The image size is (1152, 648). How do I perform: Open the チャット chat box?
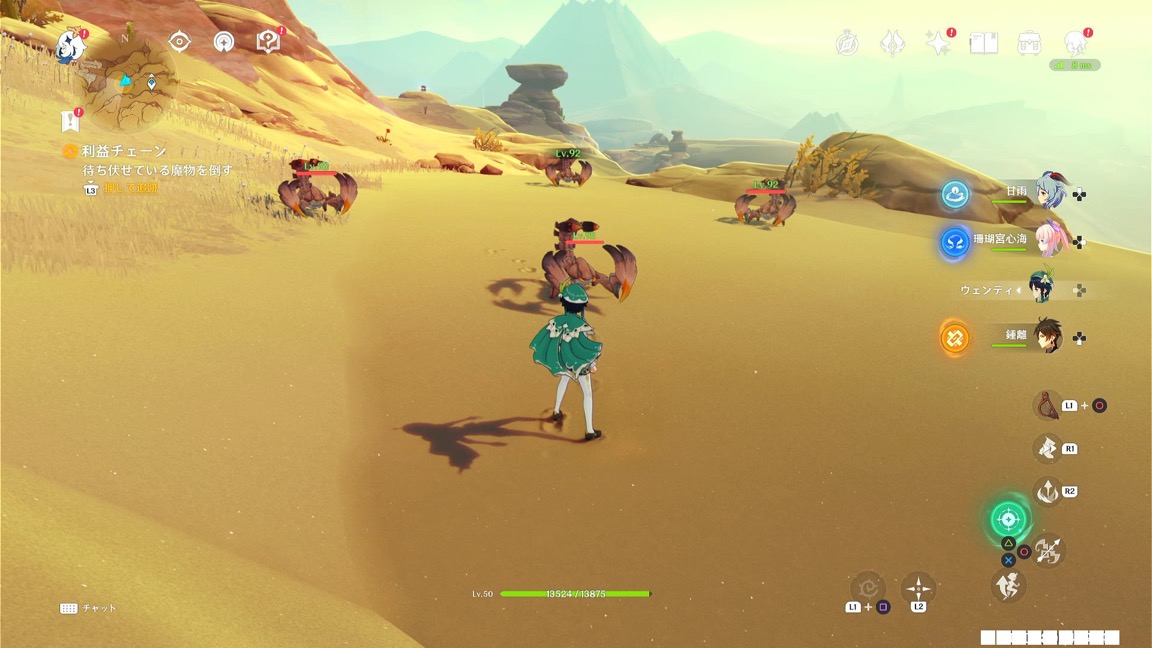pos(88,608)
